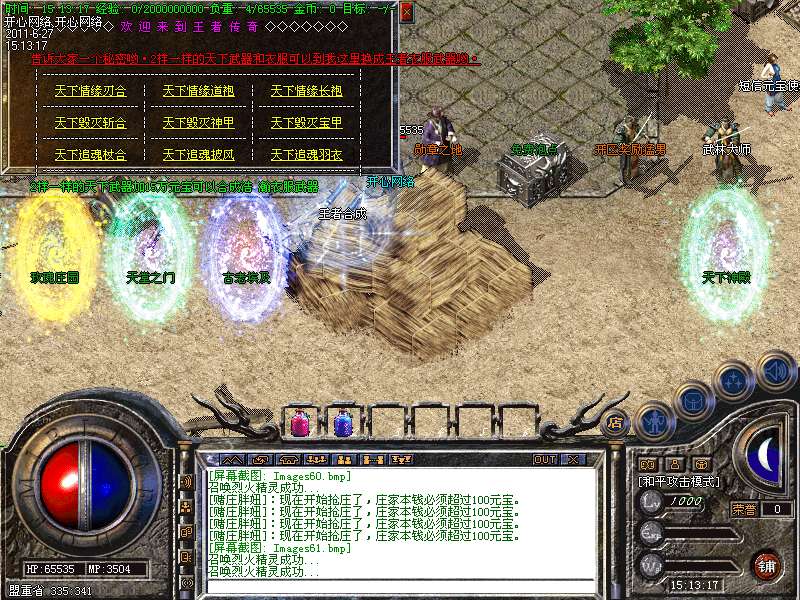Close the chat panel with its X button
Image resolution: width=800 pixels, height=600 pixels.
point(573,459)
